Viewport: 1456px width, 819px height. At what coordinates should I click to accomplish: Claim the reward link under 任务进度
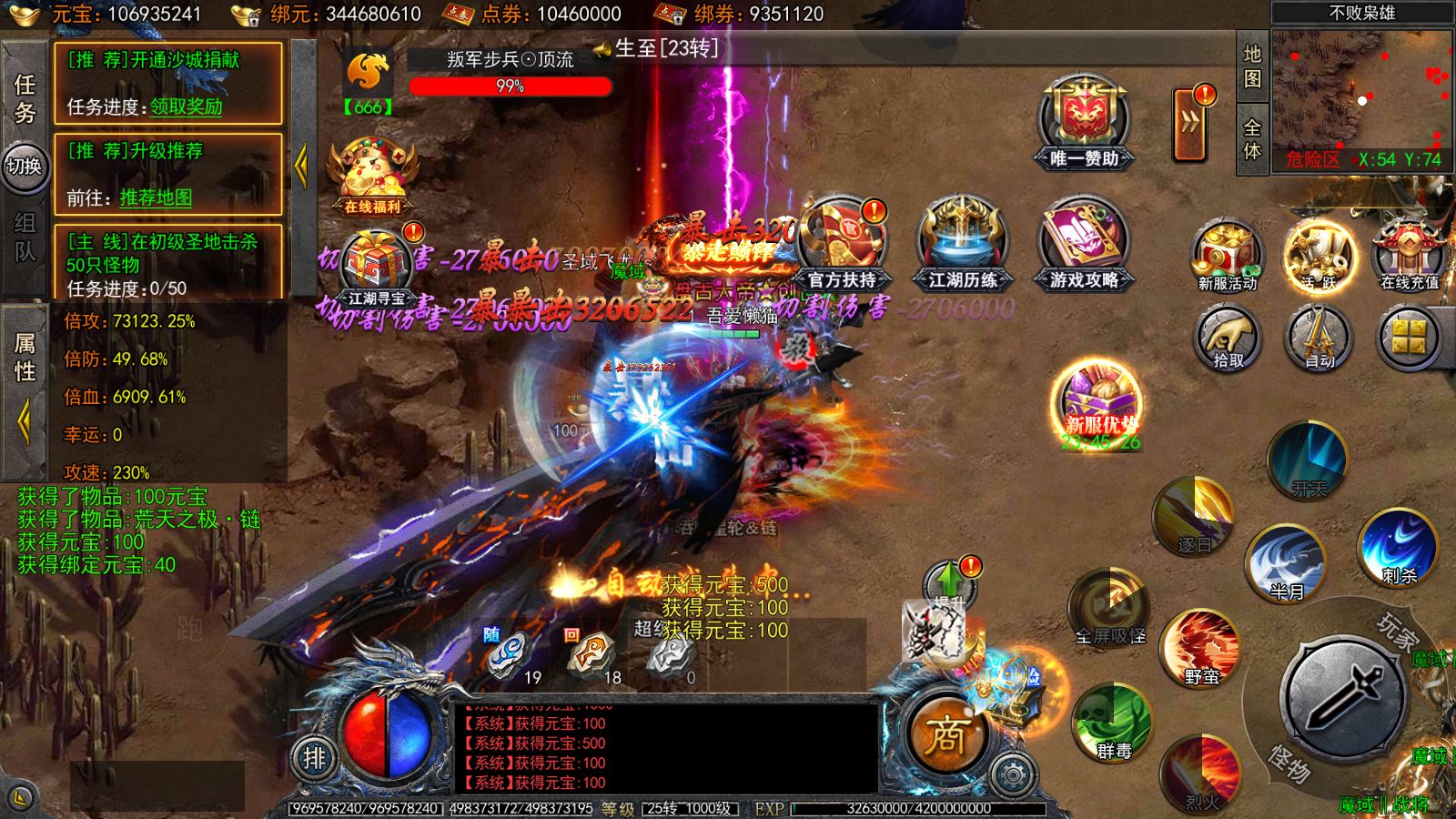tap(187, 106)
